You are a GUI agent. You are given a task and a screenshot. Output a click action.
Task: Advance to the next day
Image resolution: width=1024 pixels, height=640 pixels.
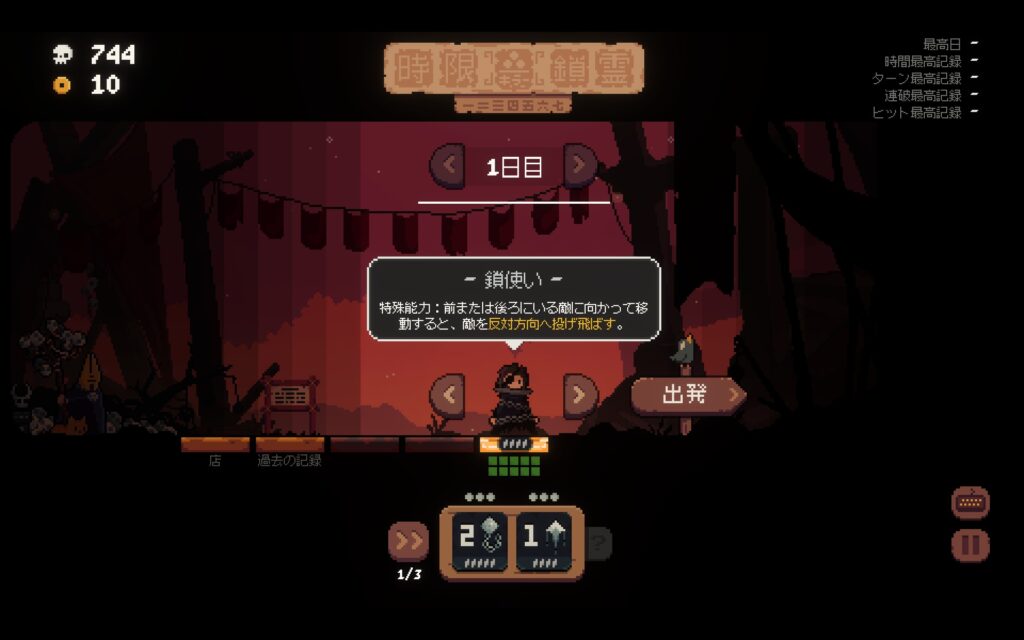[580, 166]
